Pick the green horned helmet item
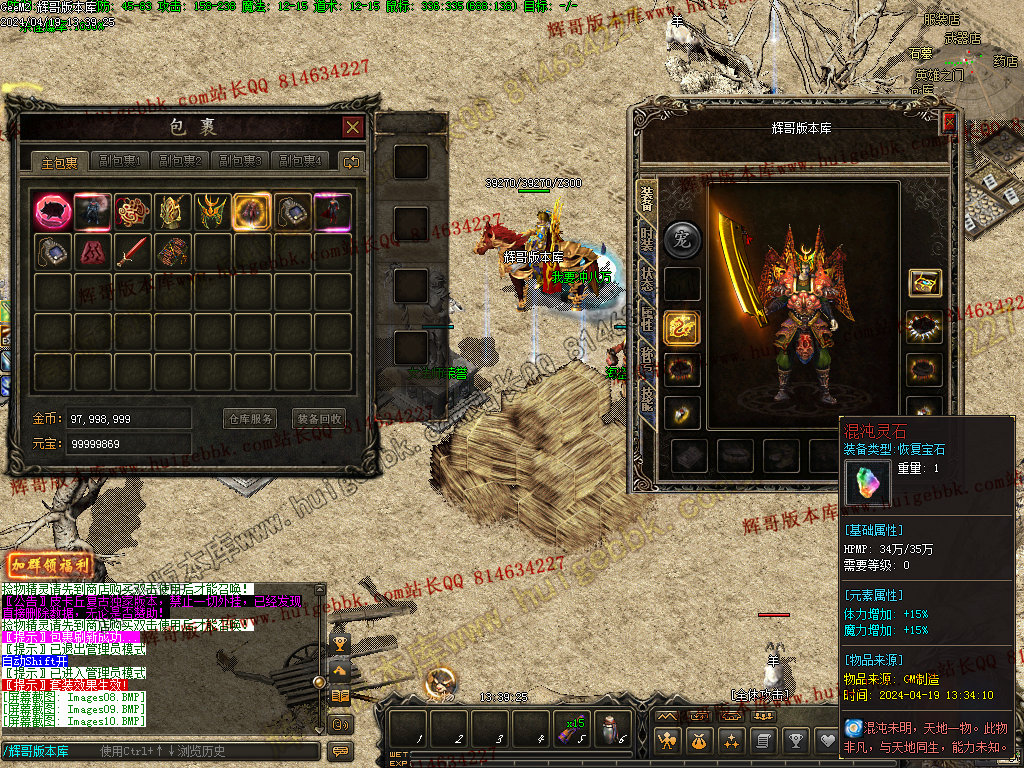Image resolution: width=1024 pixels, height=768 pixels. [x=213, y=211]
